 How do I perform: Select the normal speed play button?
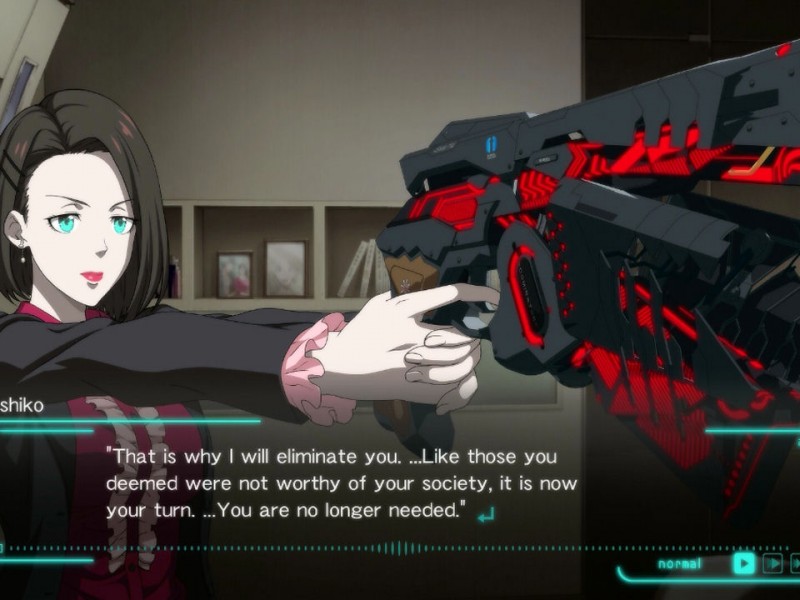(x=743, y=563)
